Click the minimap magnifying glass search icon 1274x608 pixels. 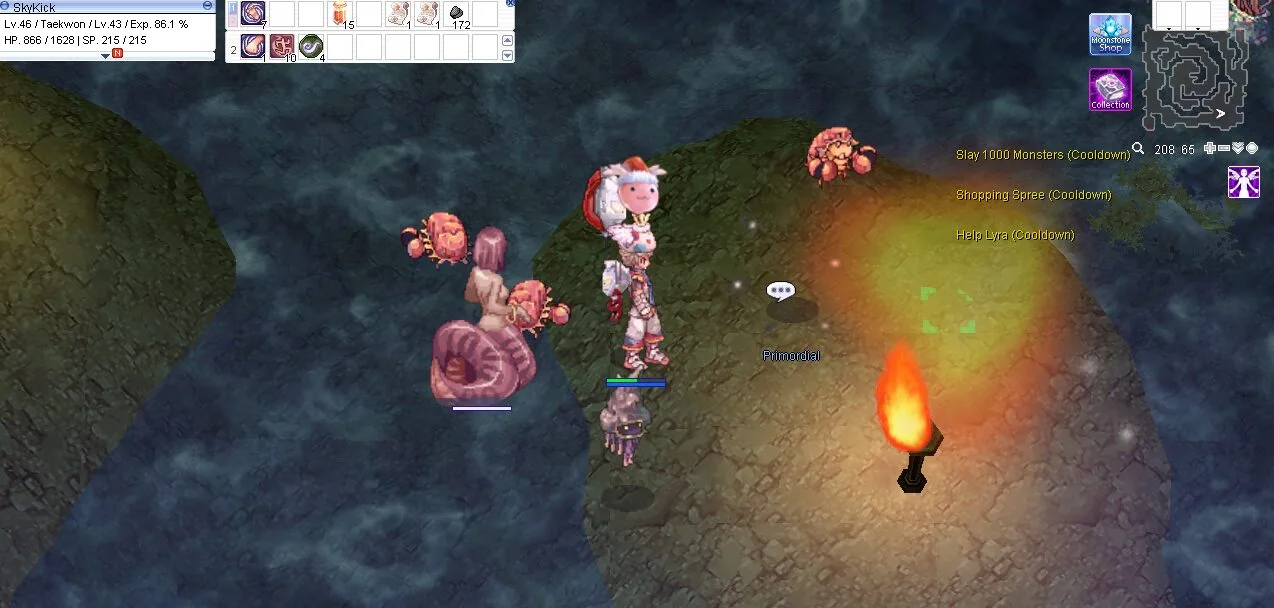pyautogui.click(x=1138, y=149)
